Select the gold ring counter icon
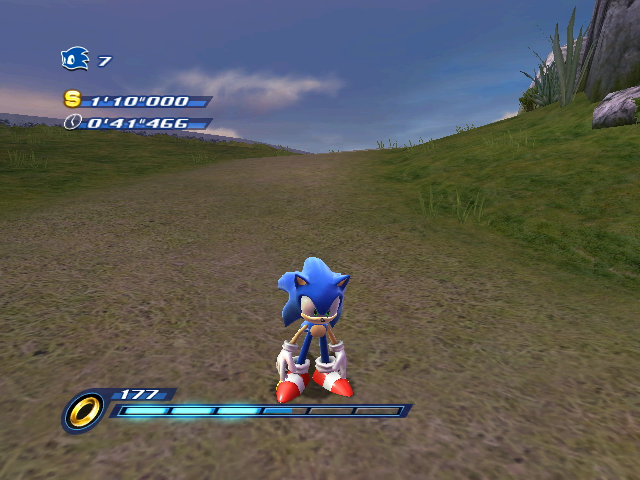640x480 pixels. pyautogui.click(x=84, y=410)
